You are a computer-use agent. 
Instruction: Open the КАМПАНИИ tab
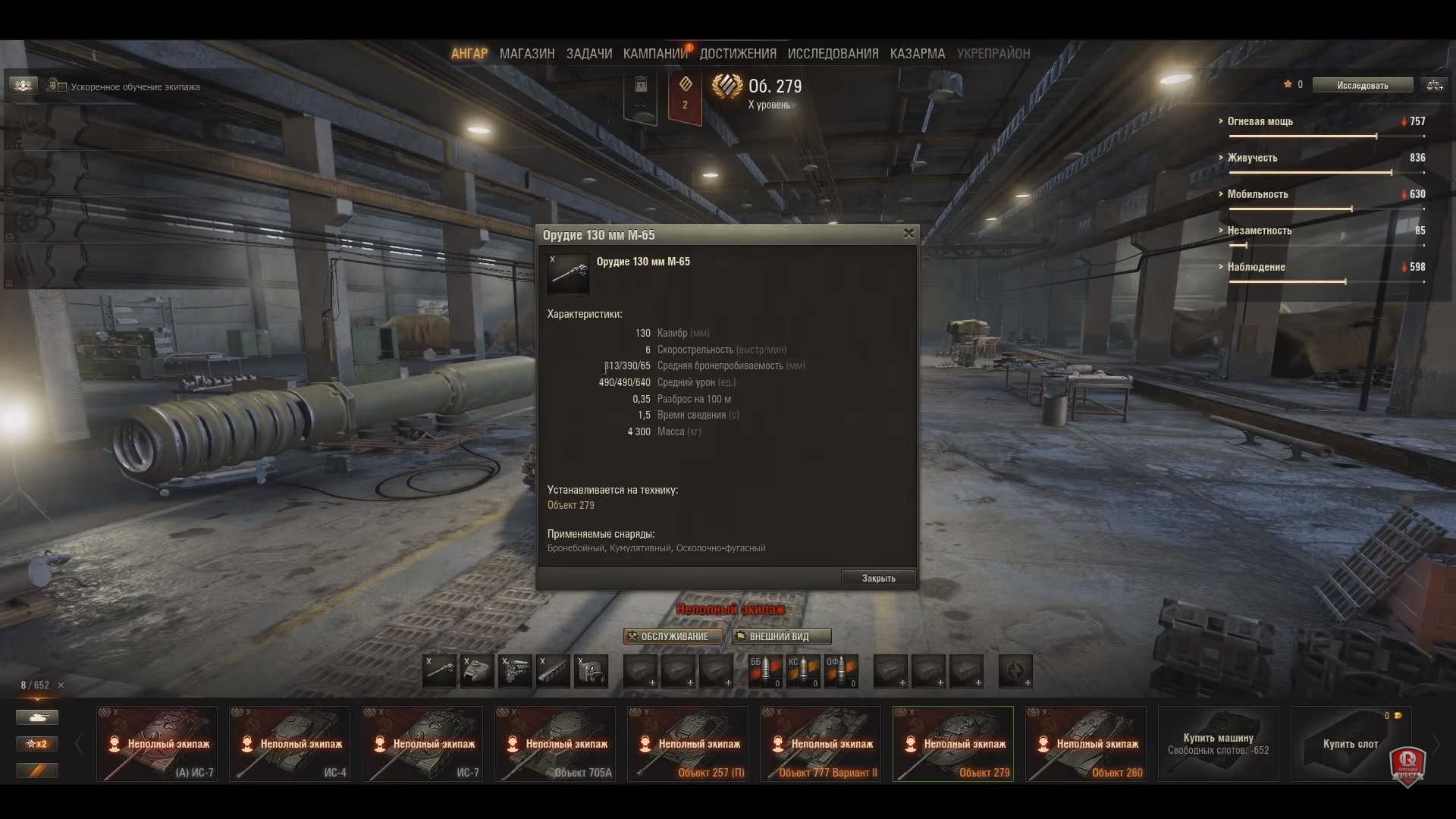(655, 54)
